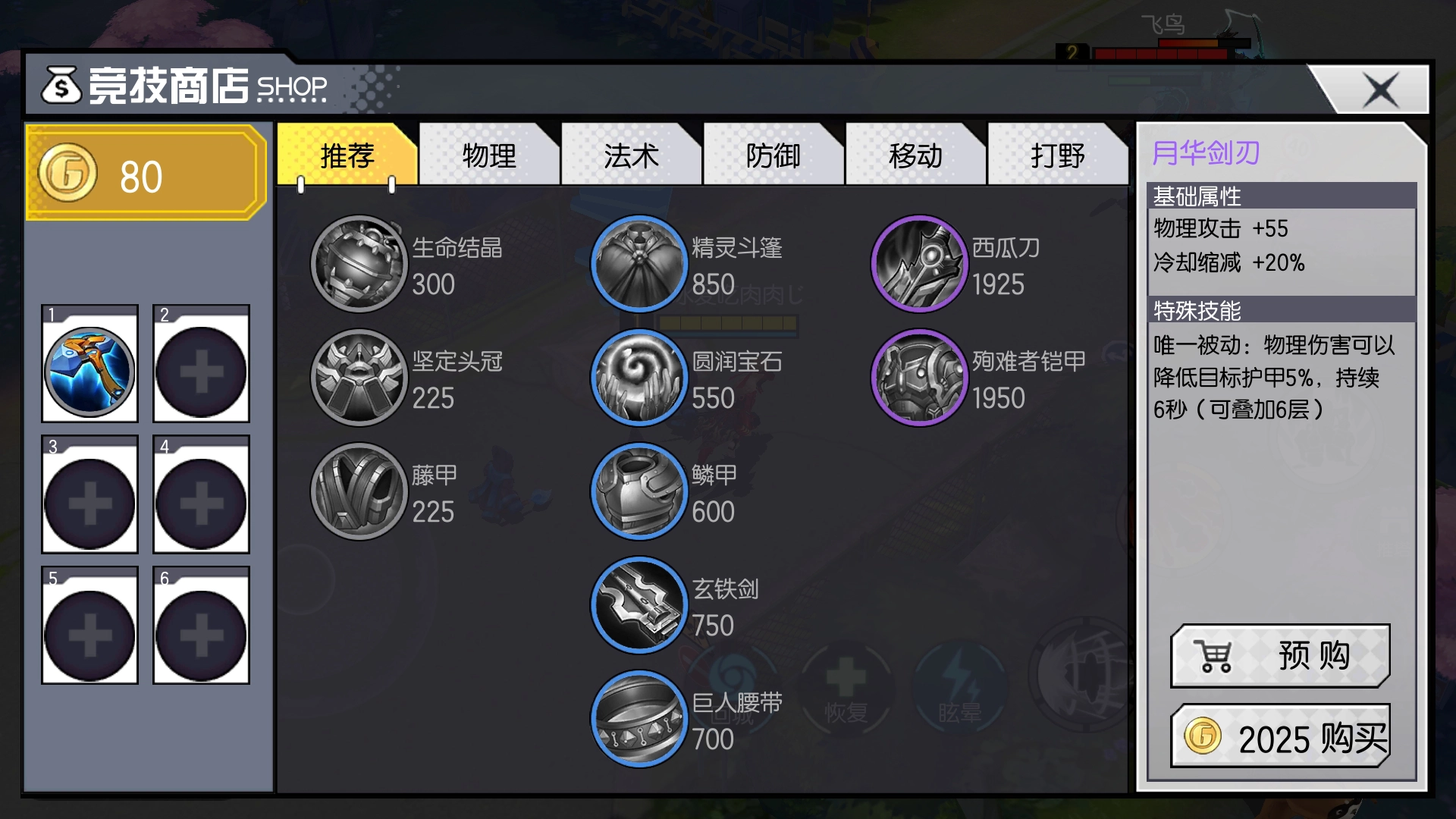Select the 殉难者铠甲 item icon
This screenshot has width=1456, height=819.
(919, 378)
